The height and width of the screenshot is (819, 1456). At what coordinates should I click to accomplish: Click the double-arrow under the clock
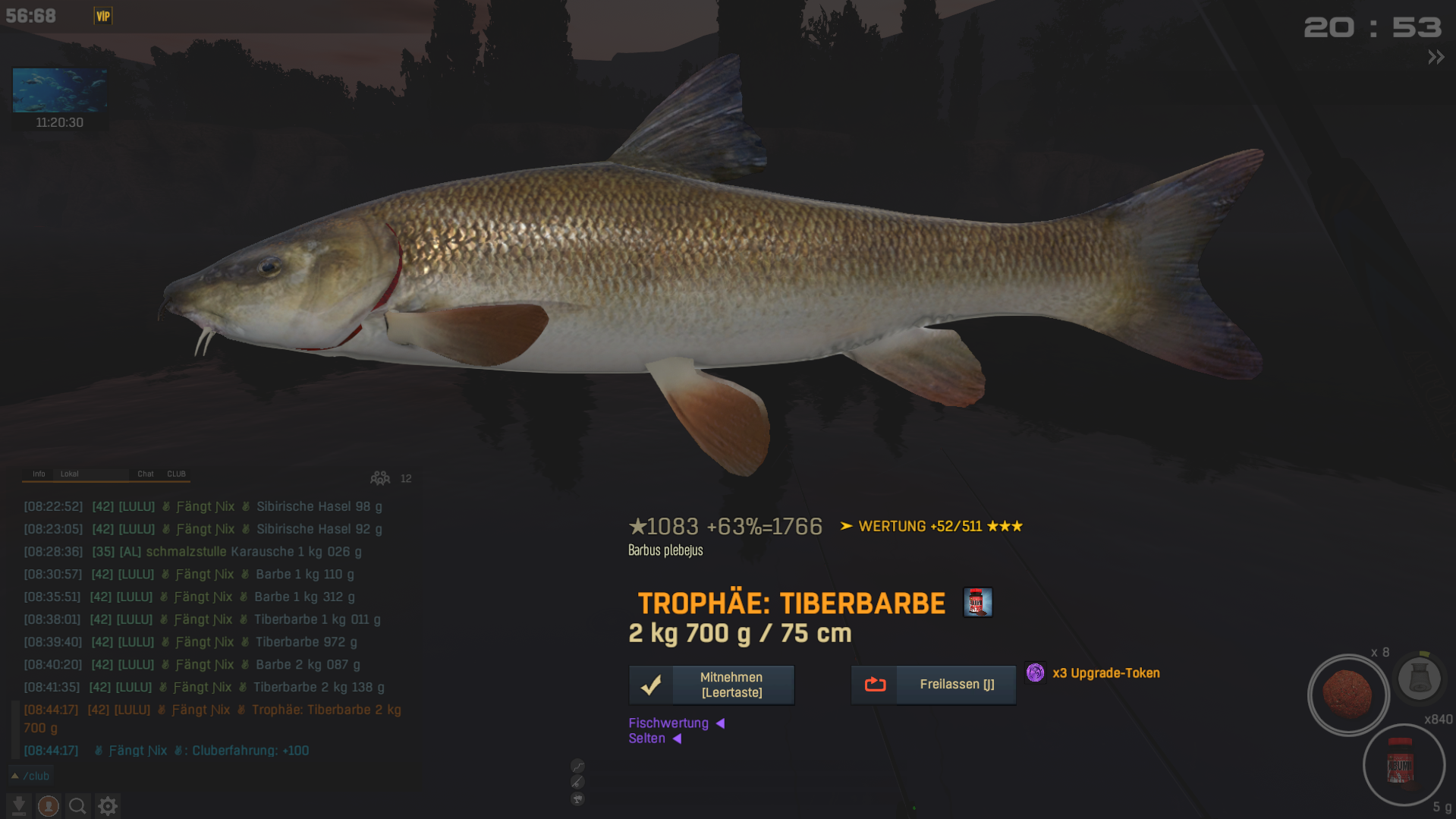pyautogui.click(x=1436, y=57)
